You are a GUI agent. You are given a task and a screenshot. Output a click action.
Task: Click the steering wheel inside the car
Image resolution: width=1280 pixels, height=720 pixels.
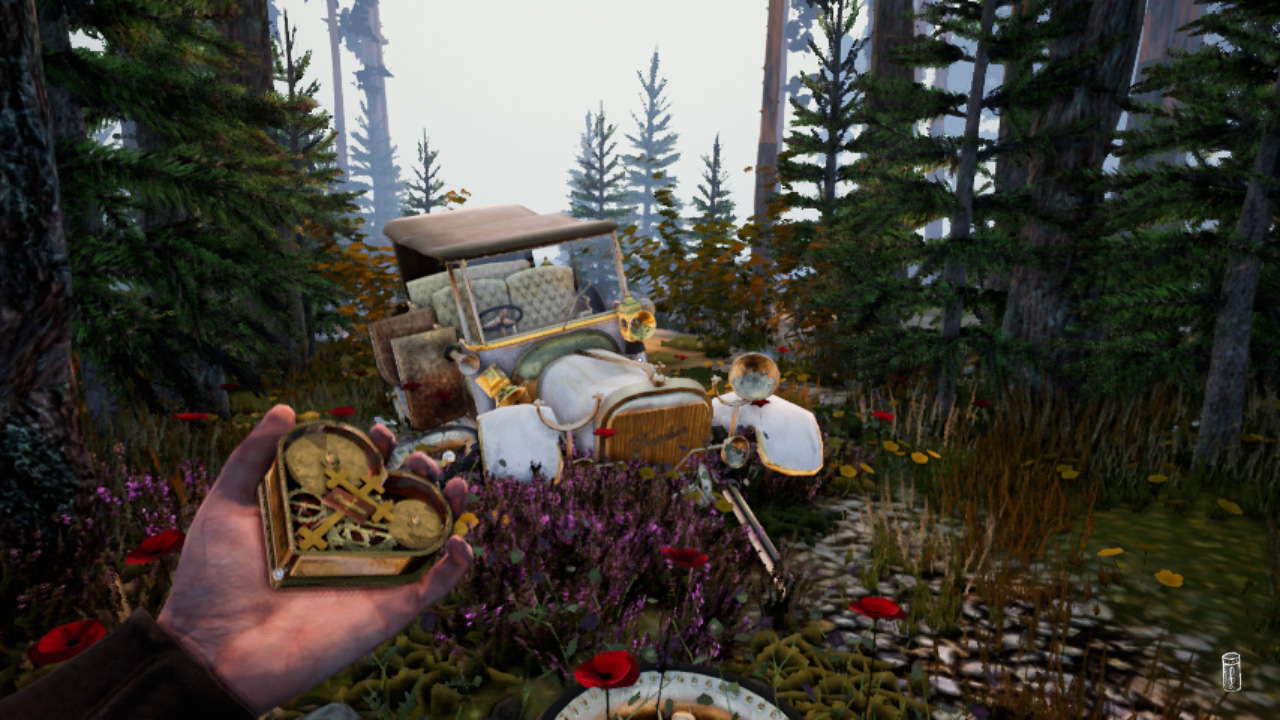[501, 317]
